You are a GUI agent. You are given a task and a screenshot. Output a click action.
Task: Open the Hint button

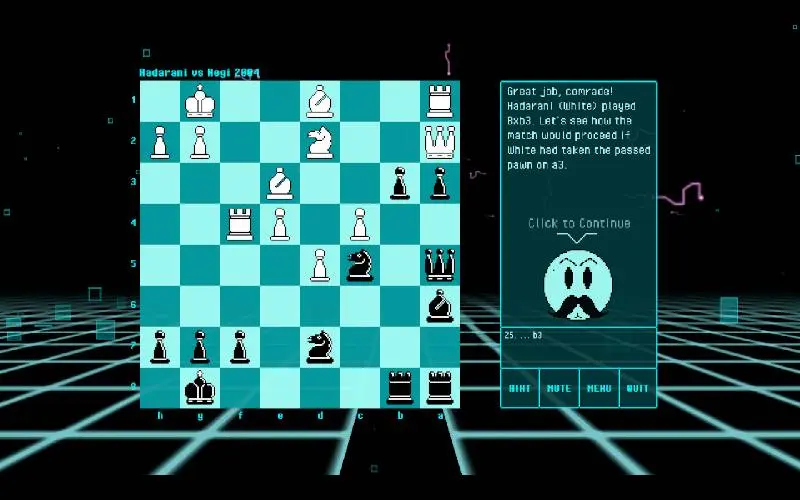pyautogui.click(x=520, y=388)
